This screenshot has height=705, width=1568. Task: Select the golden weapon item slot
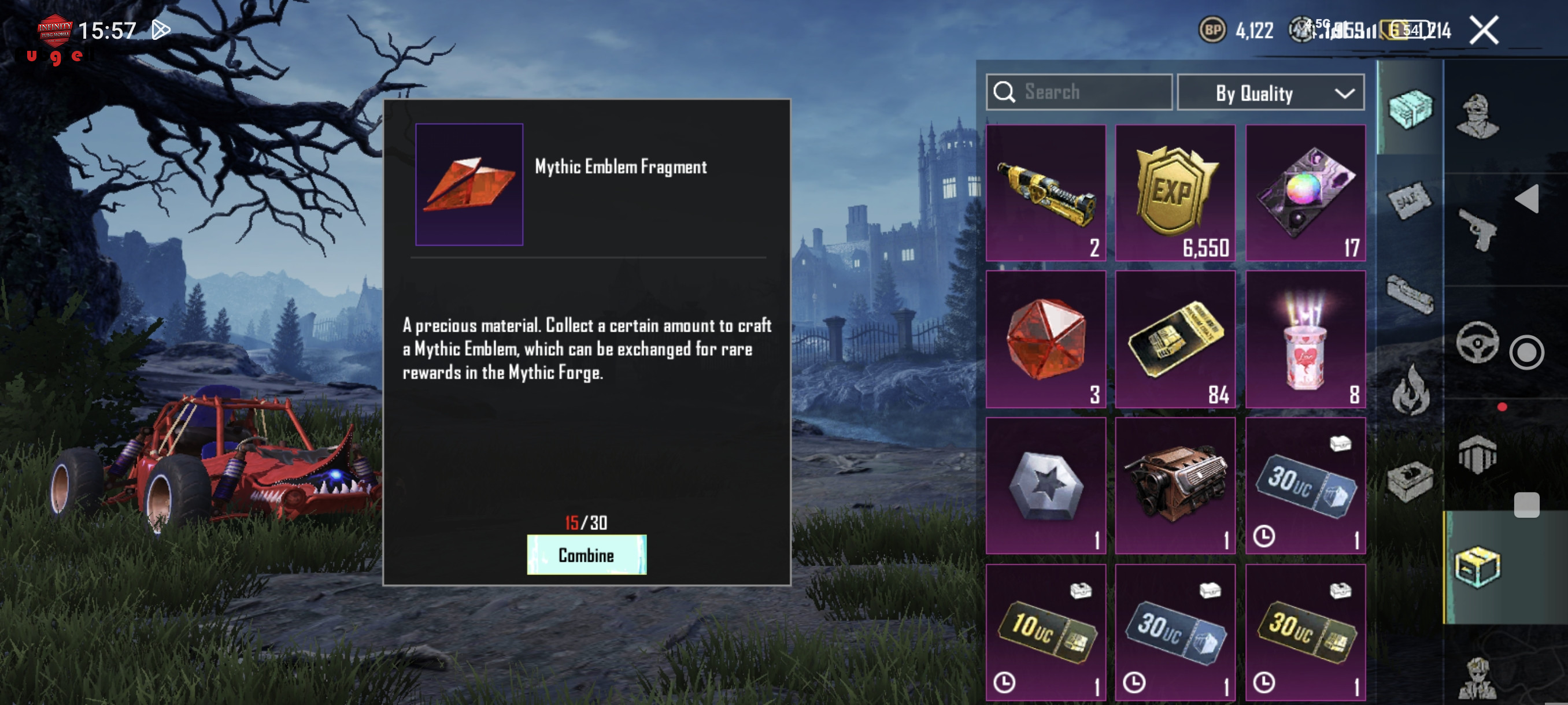[x=1045, y=193]
